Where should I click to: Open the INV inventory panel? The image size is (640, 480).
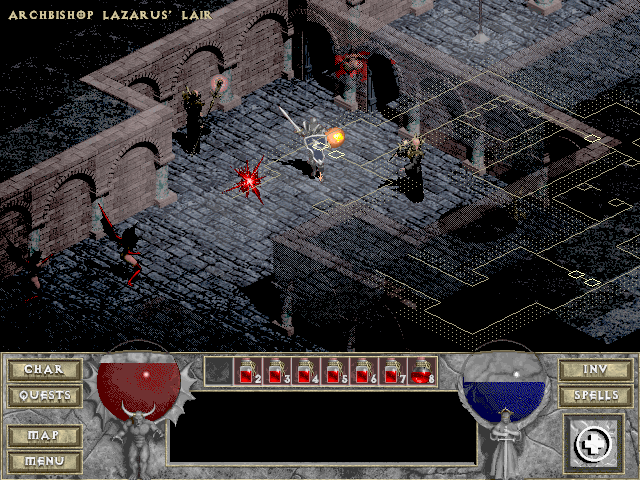pyautogui.click(x=594, y=370)
